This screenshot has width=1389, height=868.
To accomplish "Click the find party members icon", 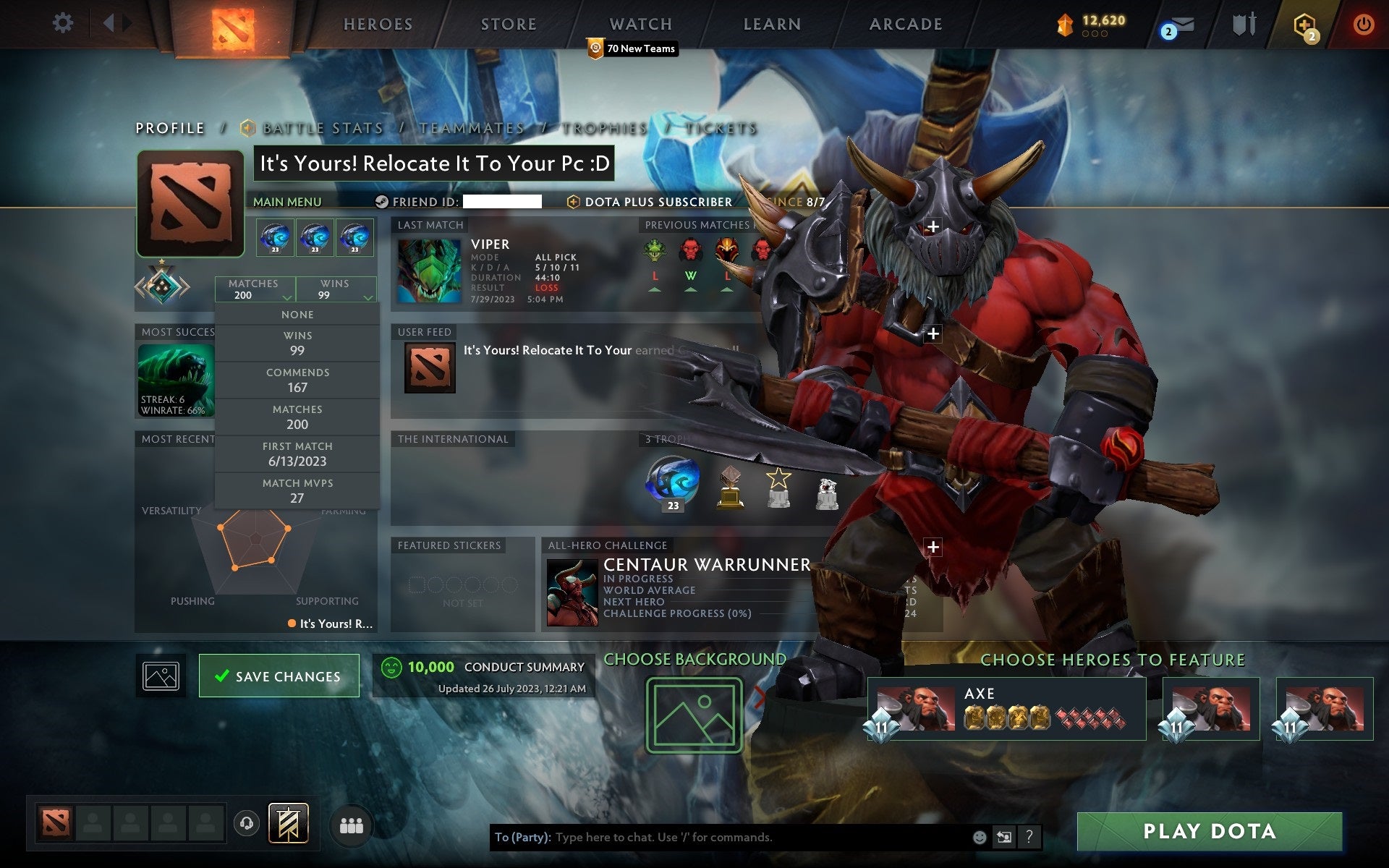I will [x=350, y=822].
